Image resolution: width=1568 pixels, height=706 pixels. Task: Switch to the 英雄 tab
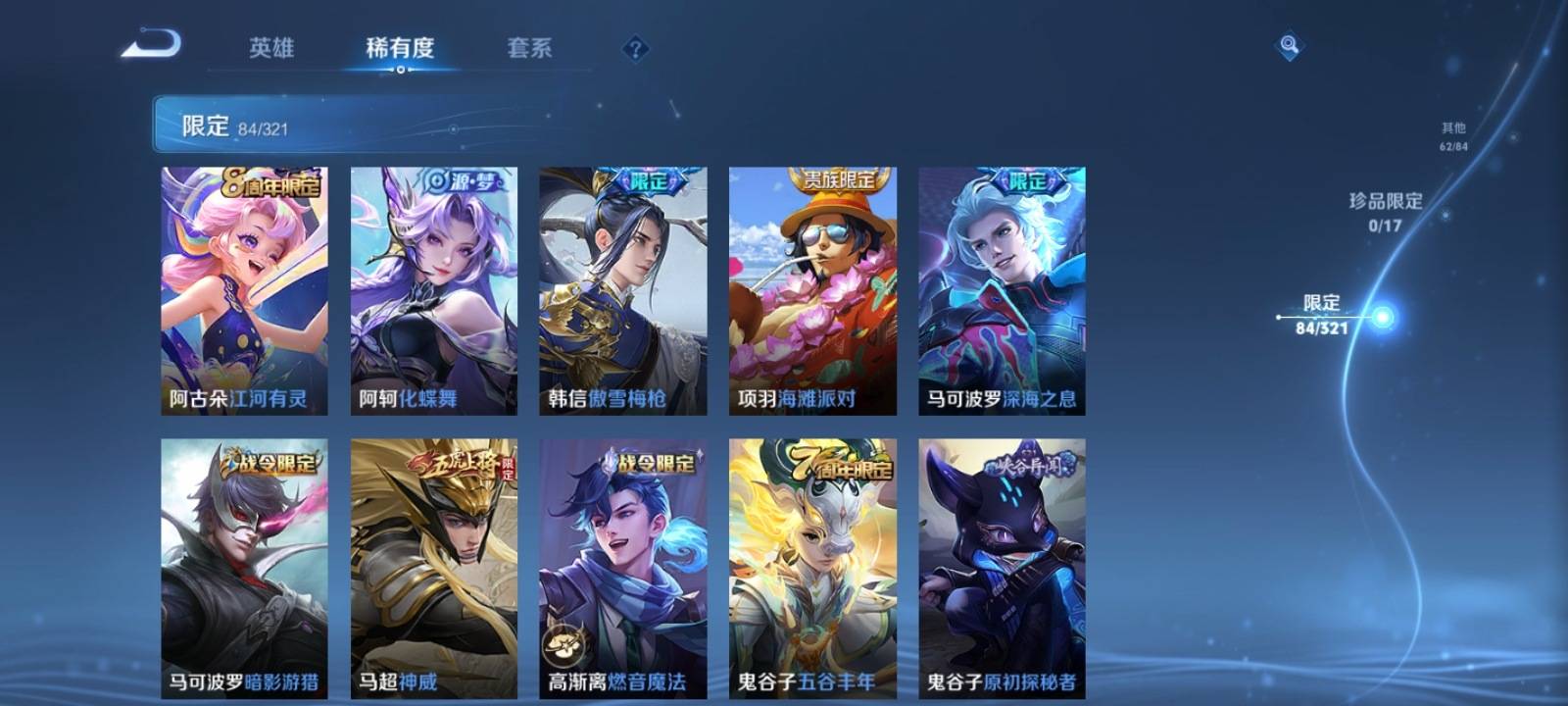271,48
